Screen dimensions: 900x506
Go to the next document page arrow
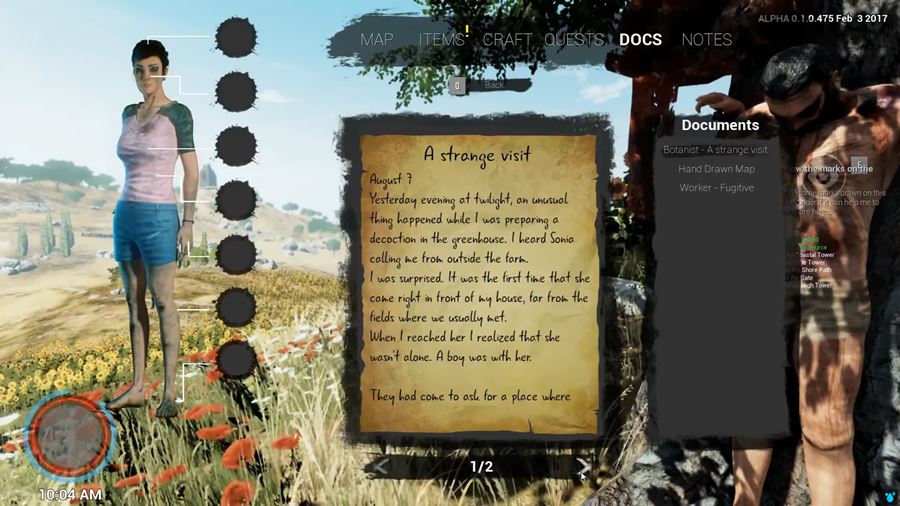583,466
